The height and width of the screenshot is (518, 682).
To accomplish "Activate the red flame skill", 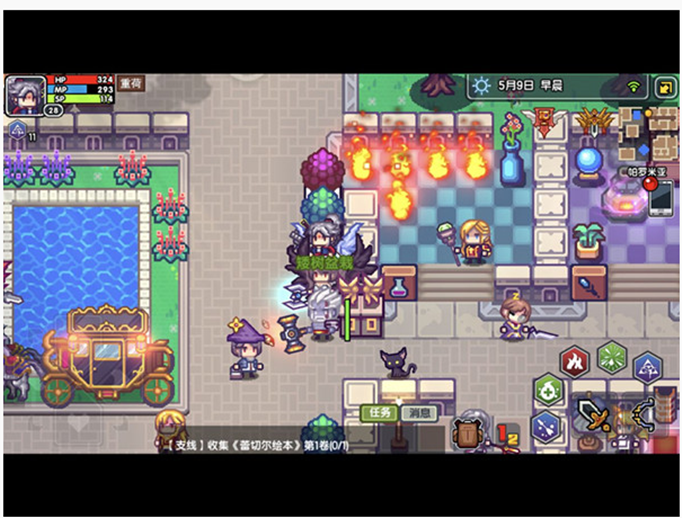I will (574, 361).
